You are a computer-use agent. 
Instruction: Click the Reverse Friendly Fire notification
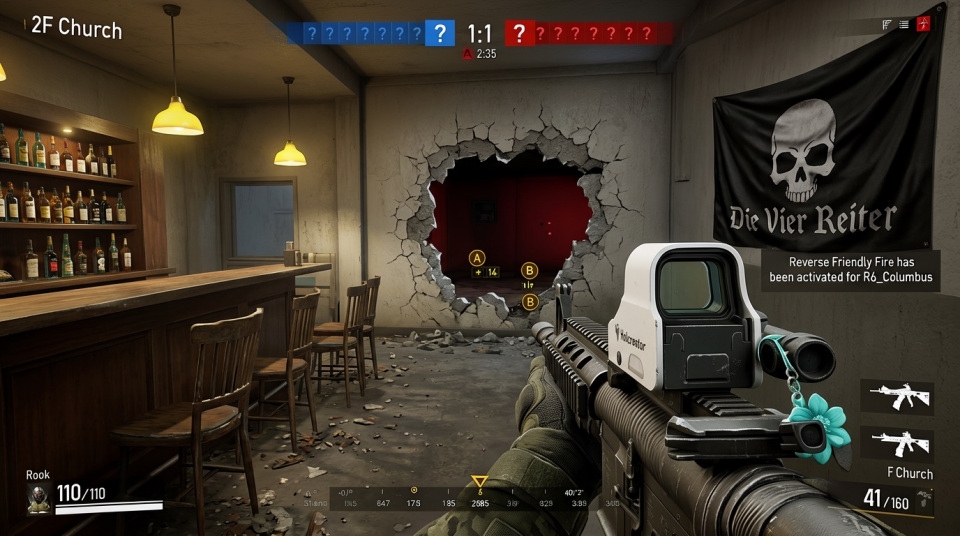(851, 270)
